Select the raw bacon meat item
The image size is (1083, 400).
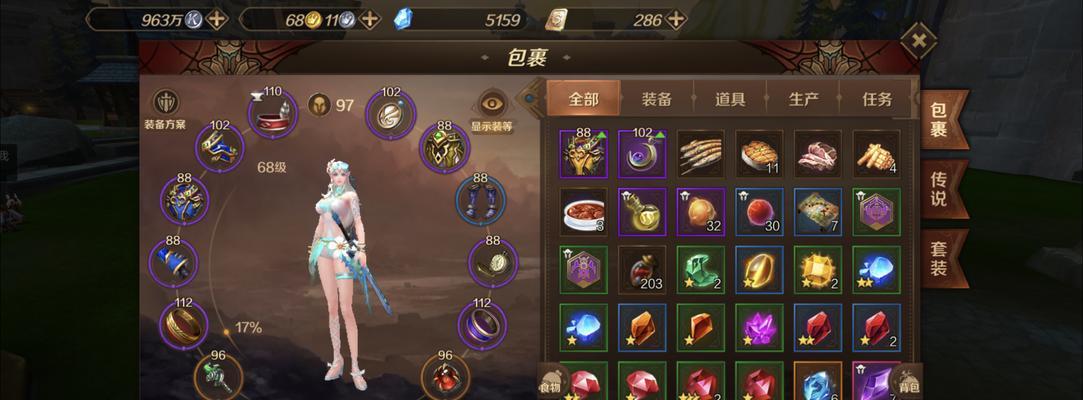pyautogui.click(x=818, y=153)
